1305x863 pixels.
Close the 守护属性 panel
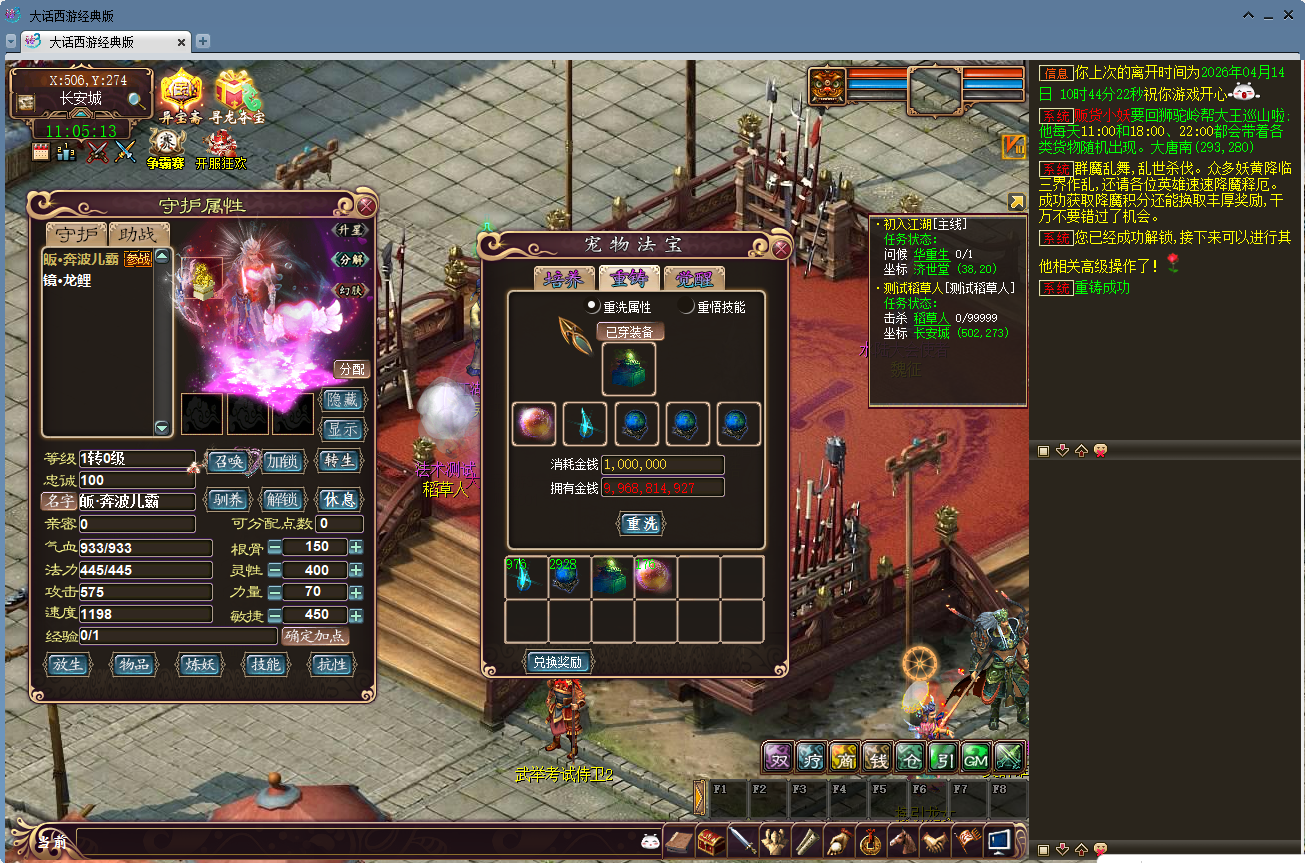pyautogui.click(x=366, y=207)
